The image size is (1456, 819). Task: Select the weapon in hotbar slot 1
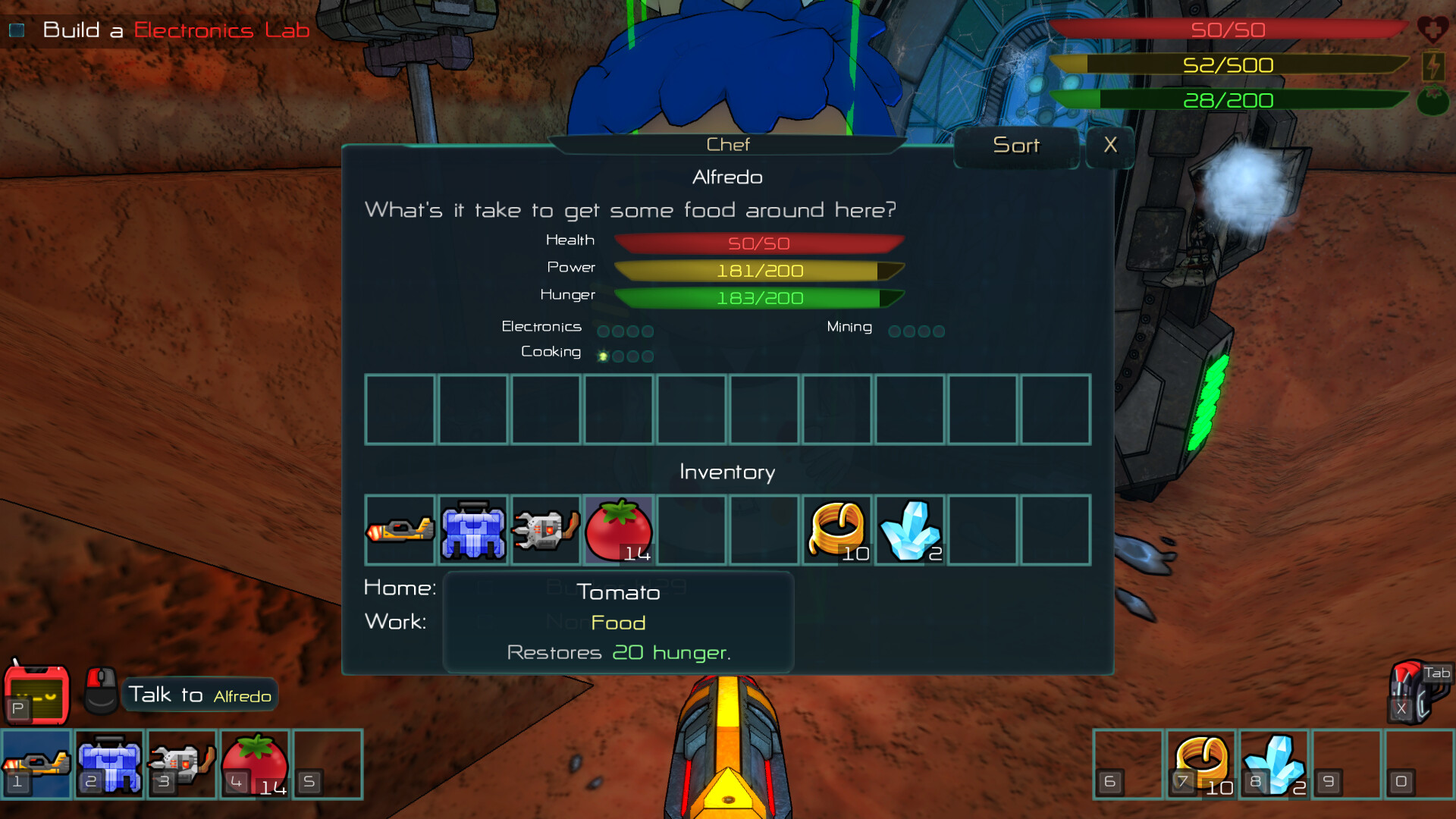point(36,764)
